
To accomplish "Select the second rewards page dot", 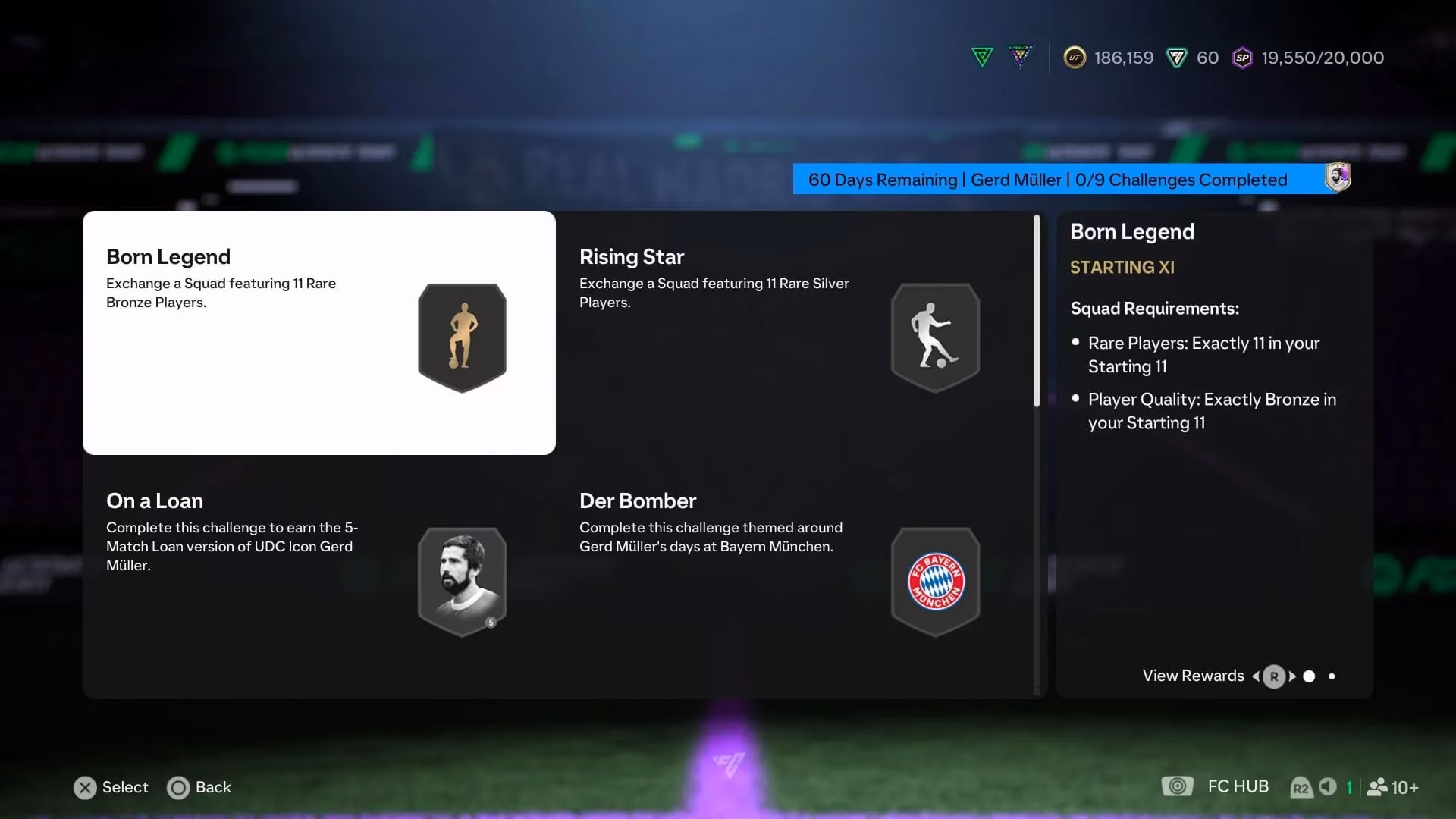I will tap(1332, 676).
